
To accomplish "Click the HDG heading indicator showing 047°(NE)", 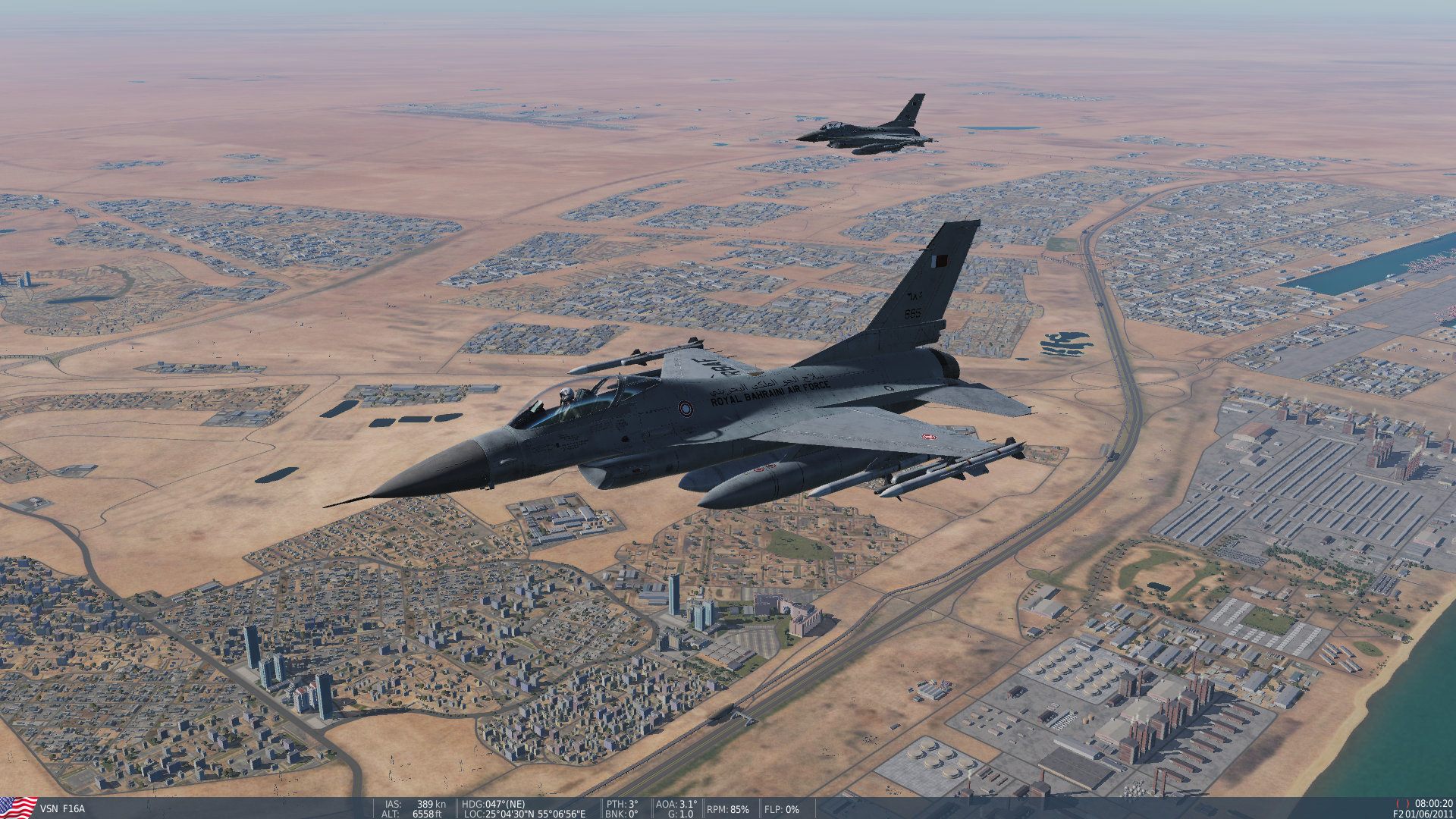I will (493, 804).
